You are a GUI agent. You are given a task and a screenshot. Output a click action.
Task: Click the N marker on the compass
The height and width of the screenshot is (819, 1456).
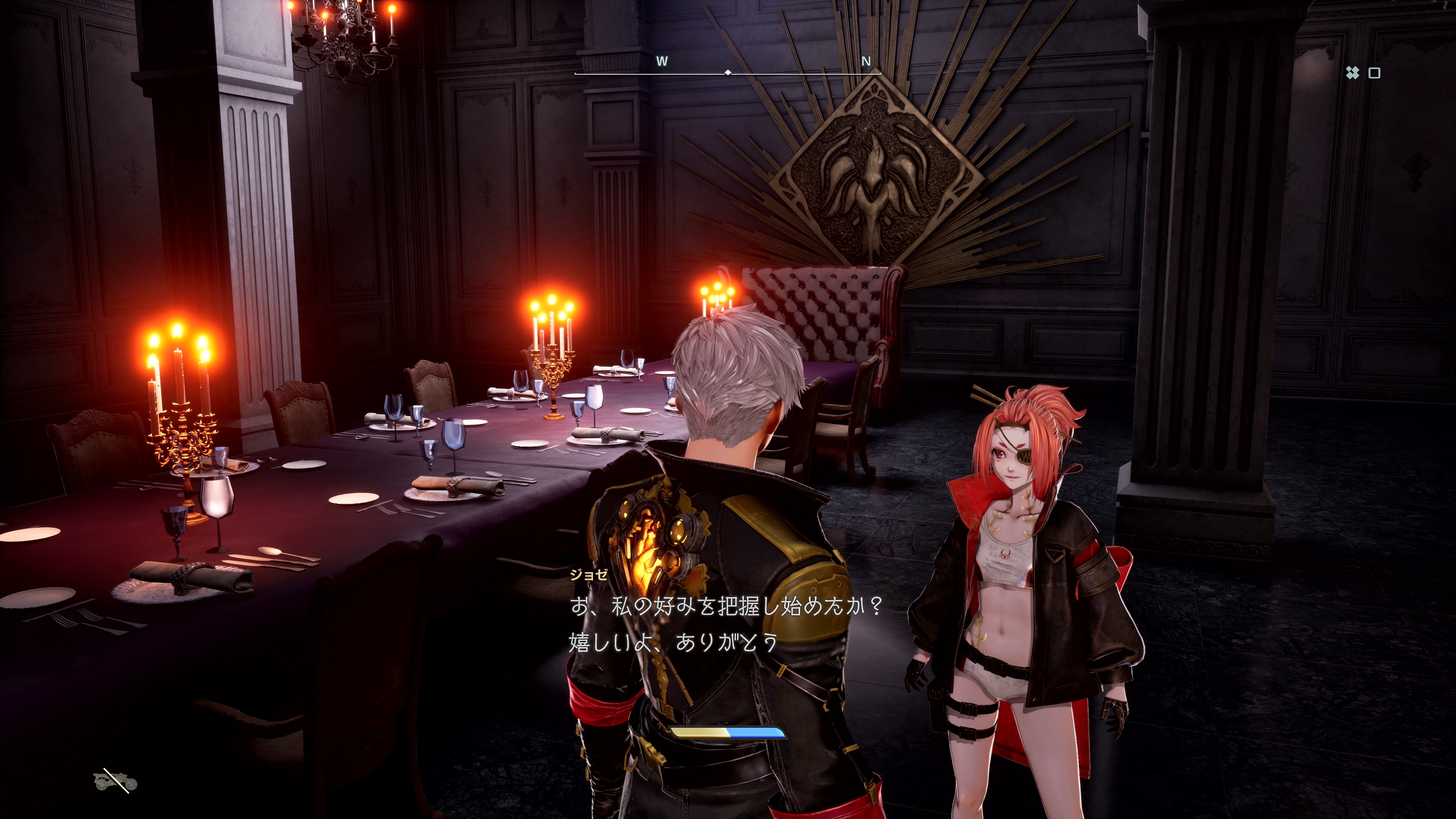pyautogui.click(x=866, y=61)
